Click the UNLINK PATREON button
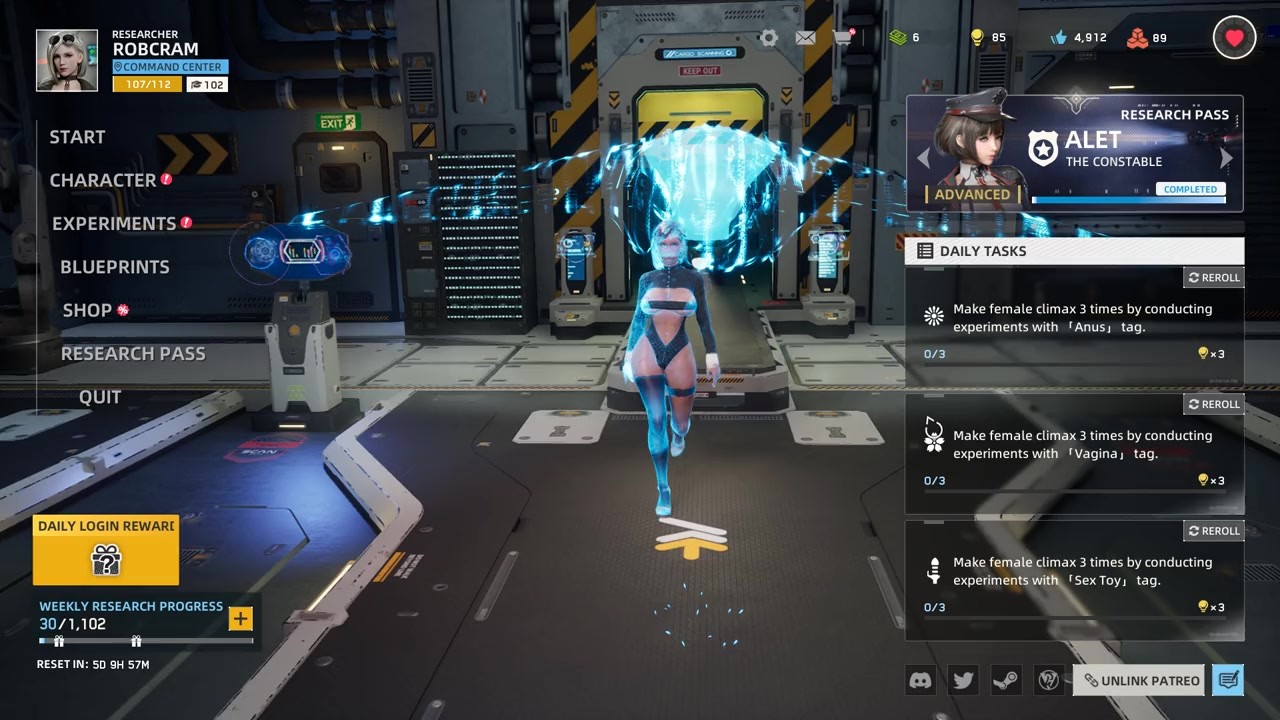 click(1141, 681)
